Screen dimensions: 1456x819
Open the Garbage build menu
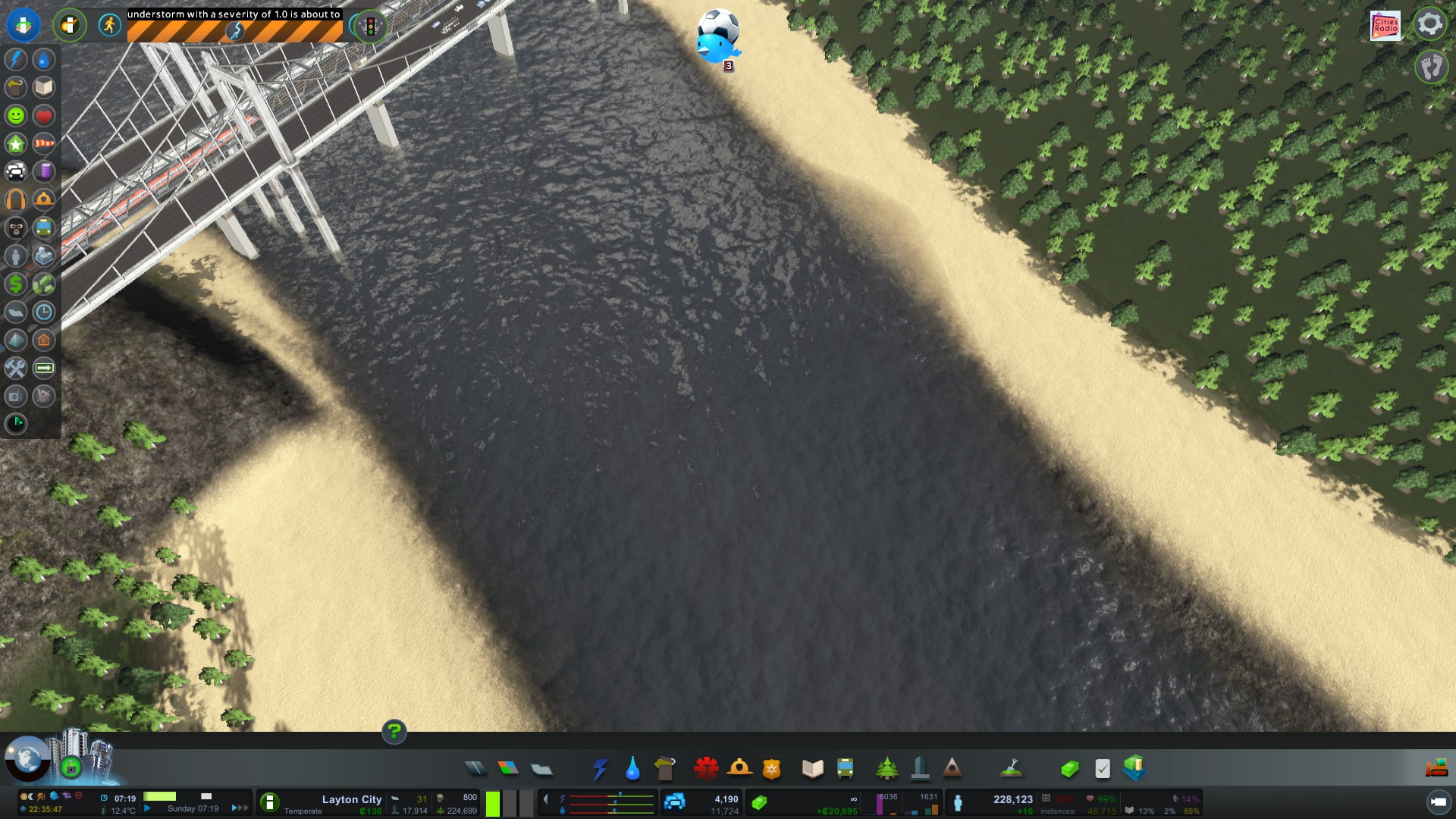(x=665, y=769)
